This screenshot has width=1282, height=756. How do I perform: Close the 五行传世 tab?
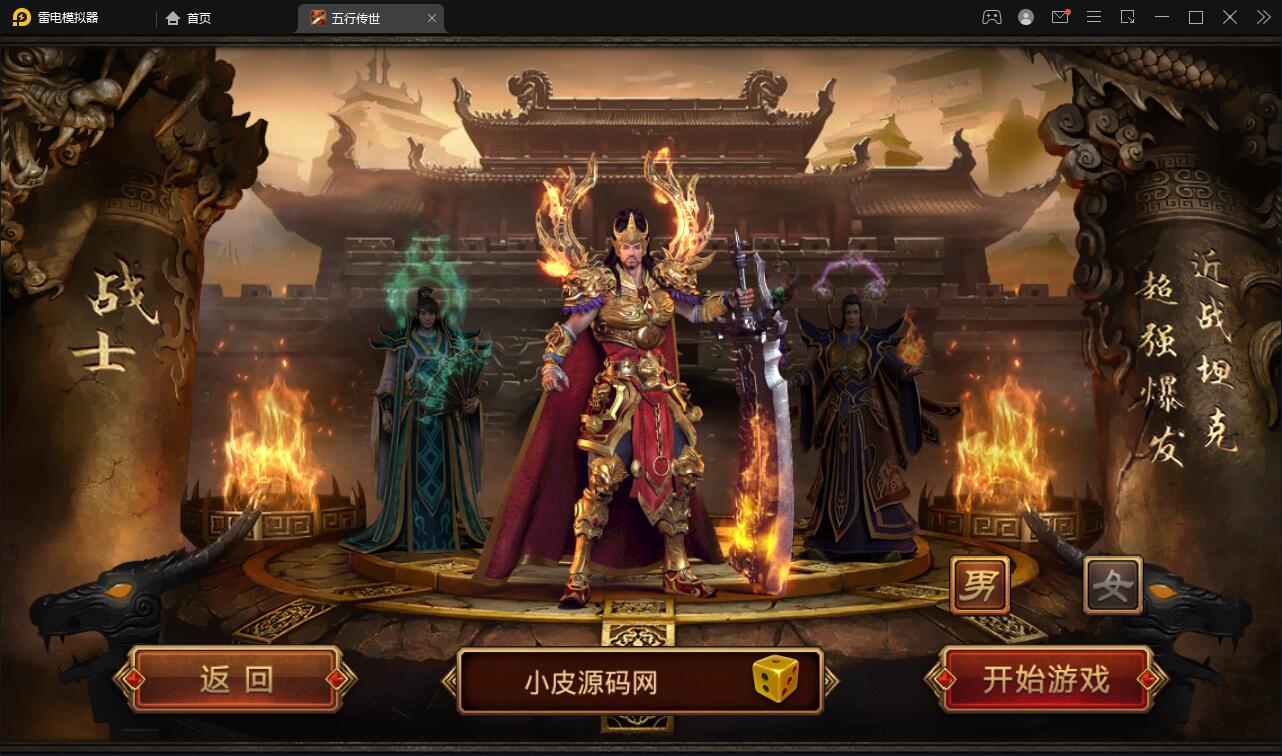[x=431, y=17]
